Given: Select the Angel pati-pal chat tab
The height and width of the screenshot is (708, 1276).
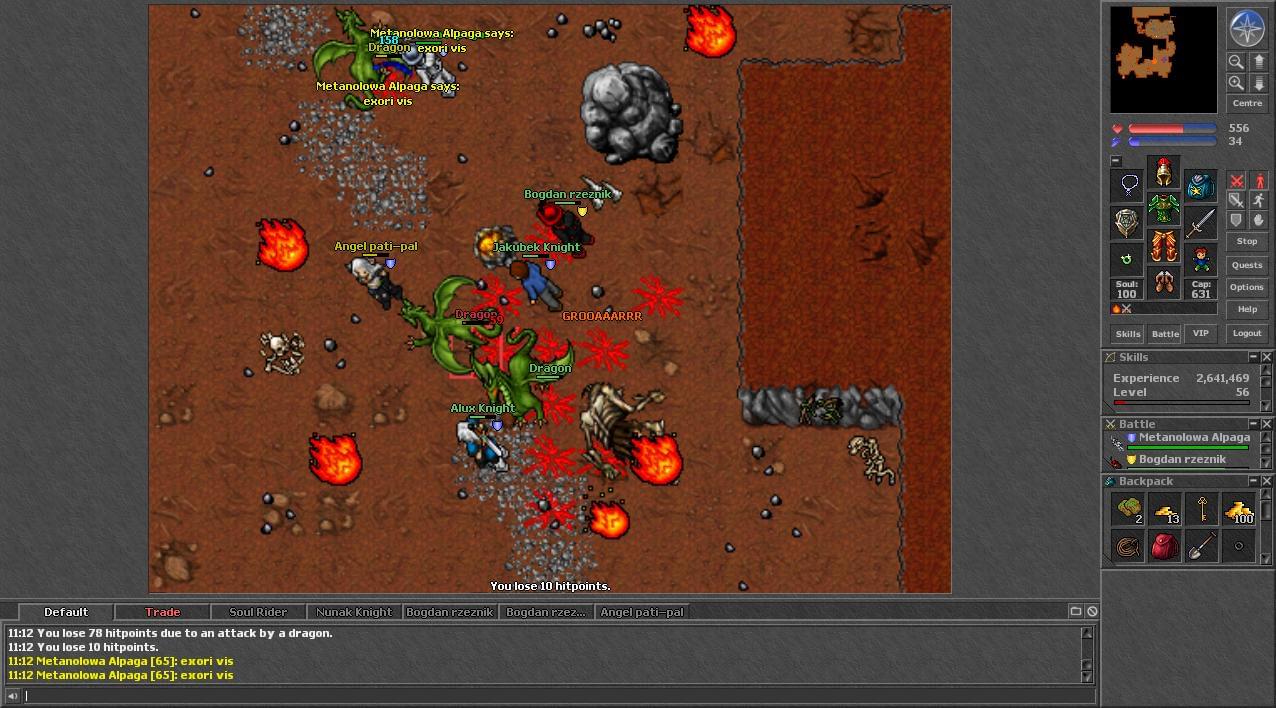Looking at the screenshot, I should (x=641, y=612).
